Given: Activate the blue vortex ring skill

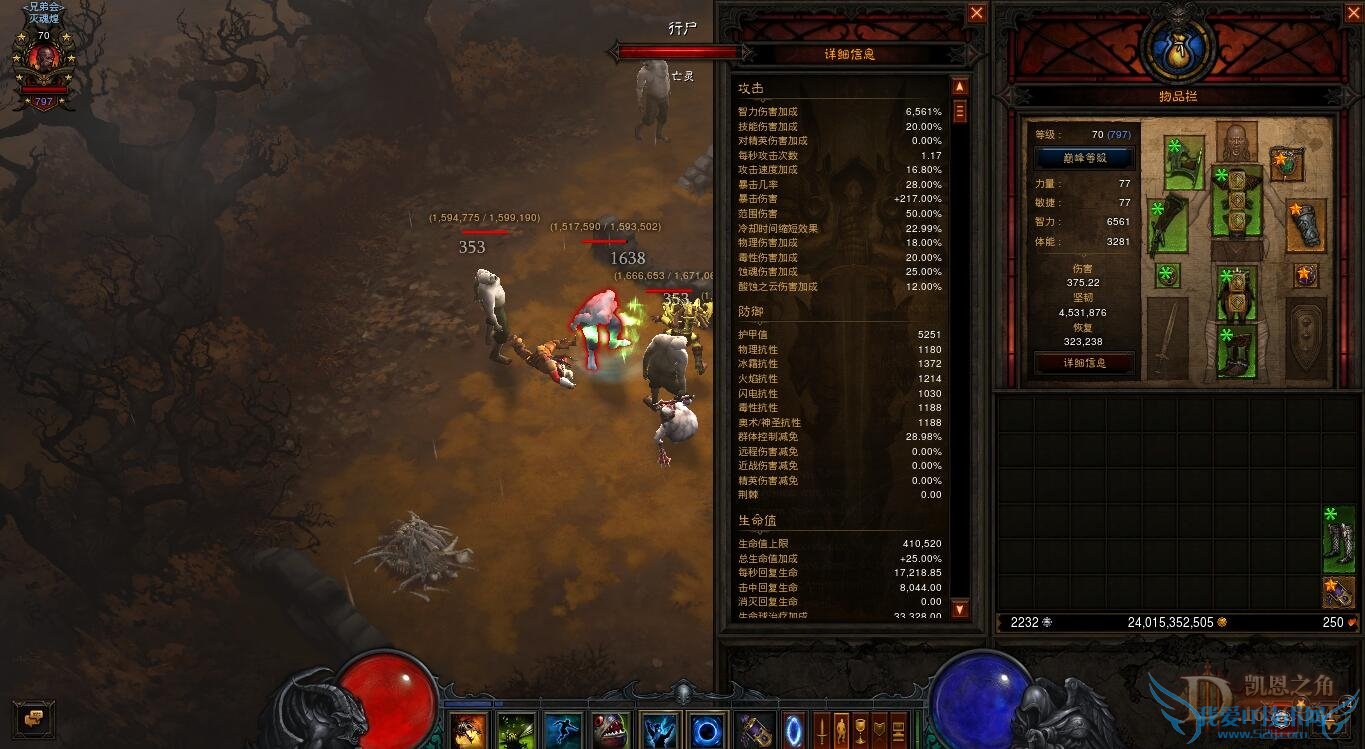Looking at the screenshot, I should click(x=708, y=730).
